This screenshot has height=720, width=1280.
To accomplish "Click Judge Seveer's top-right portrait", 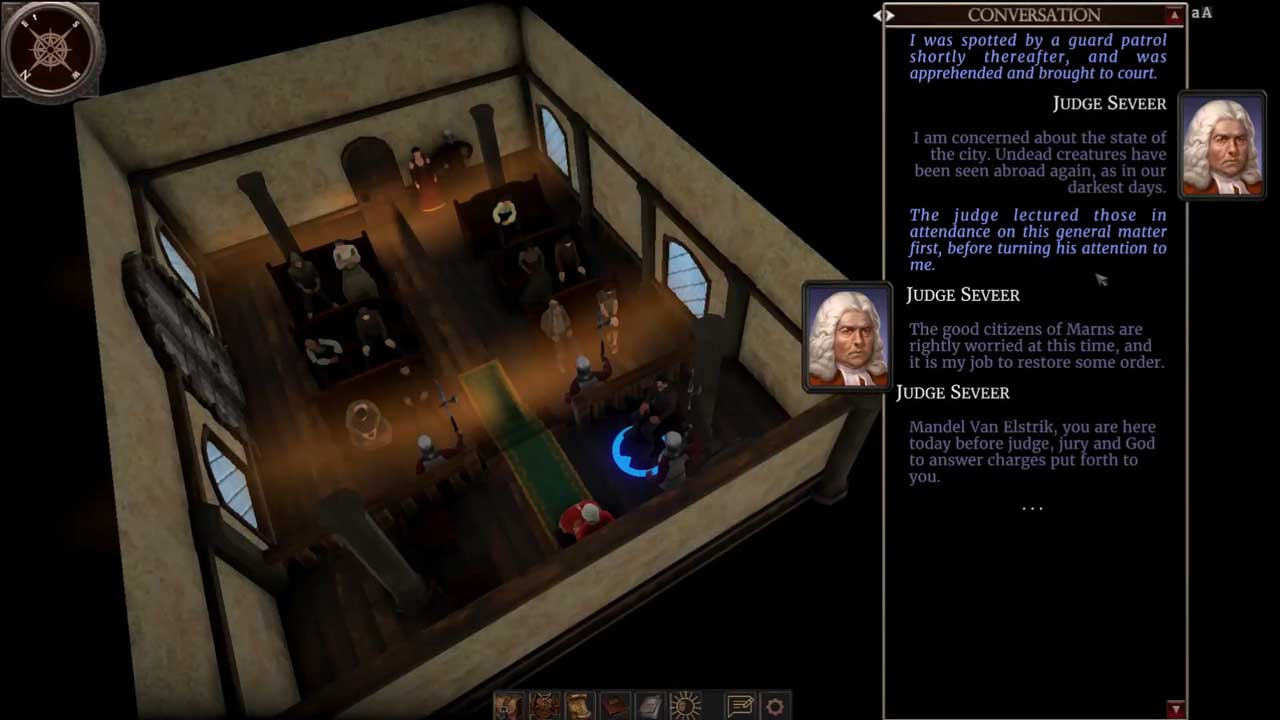I will click(x=1222, y=145).
